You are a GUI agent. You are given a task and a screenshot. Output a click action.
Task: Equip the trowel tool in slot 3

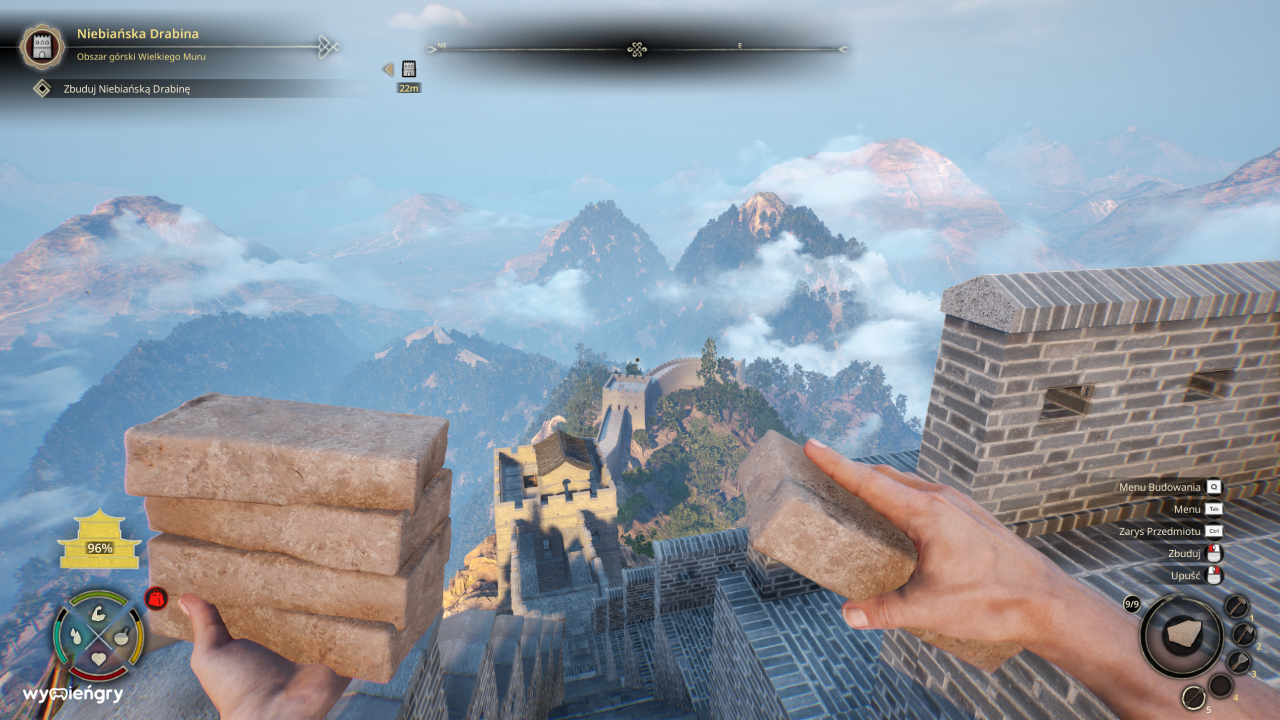pos(1239,661)
